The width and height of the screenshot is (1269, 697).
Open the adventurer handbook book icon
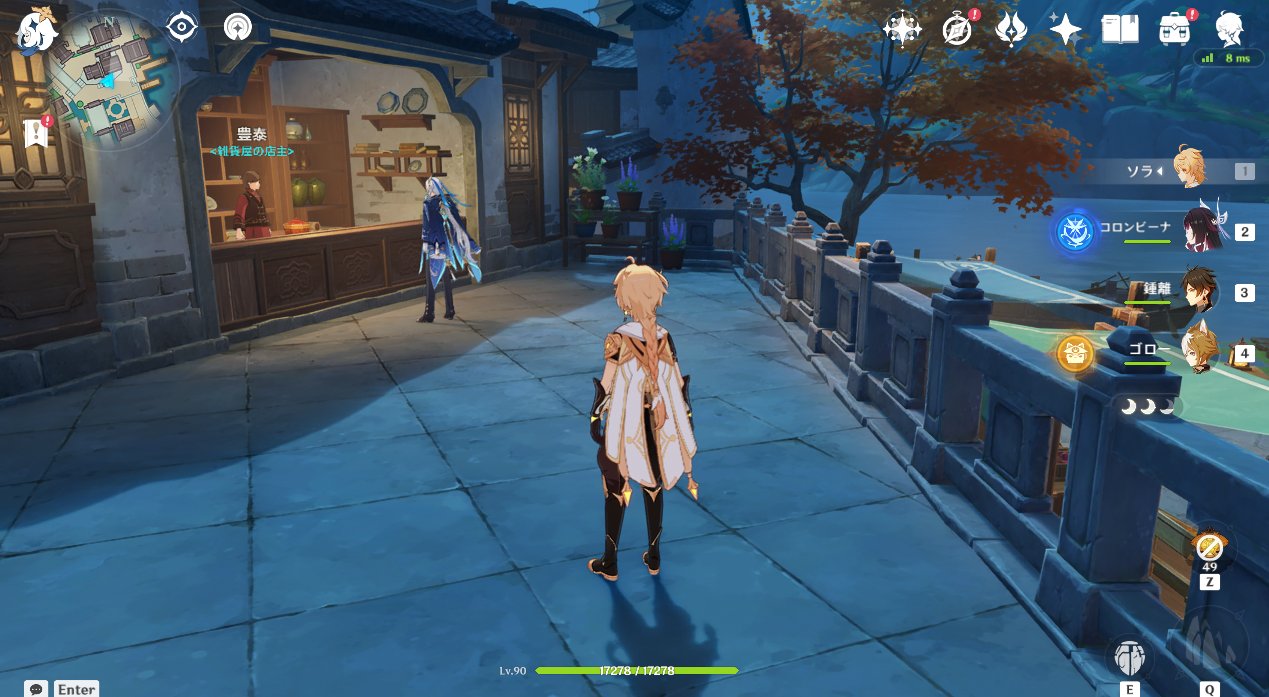[1120, 29]
